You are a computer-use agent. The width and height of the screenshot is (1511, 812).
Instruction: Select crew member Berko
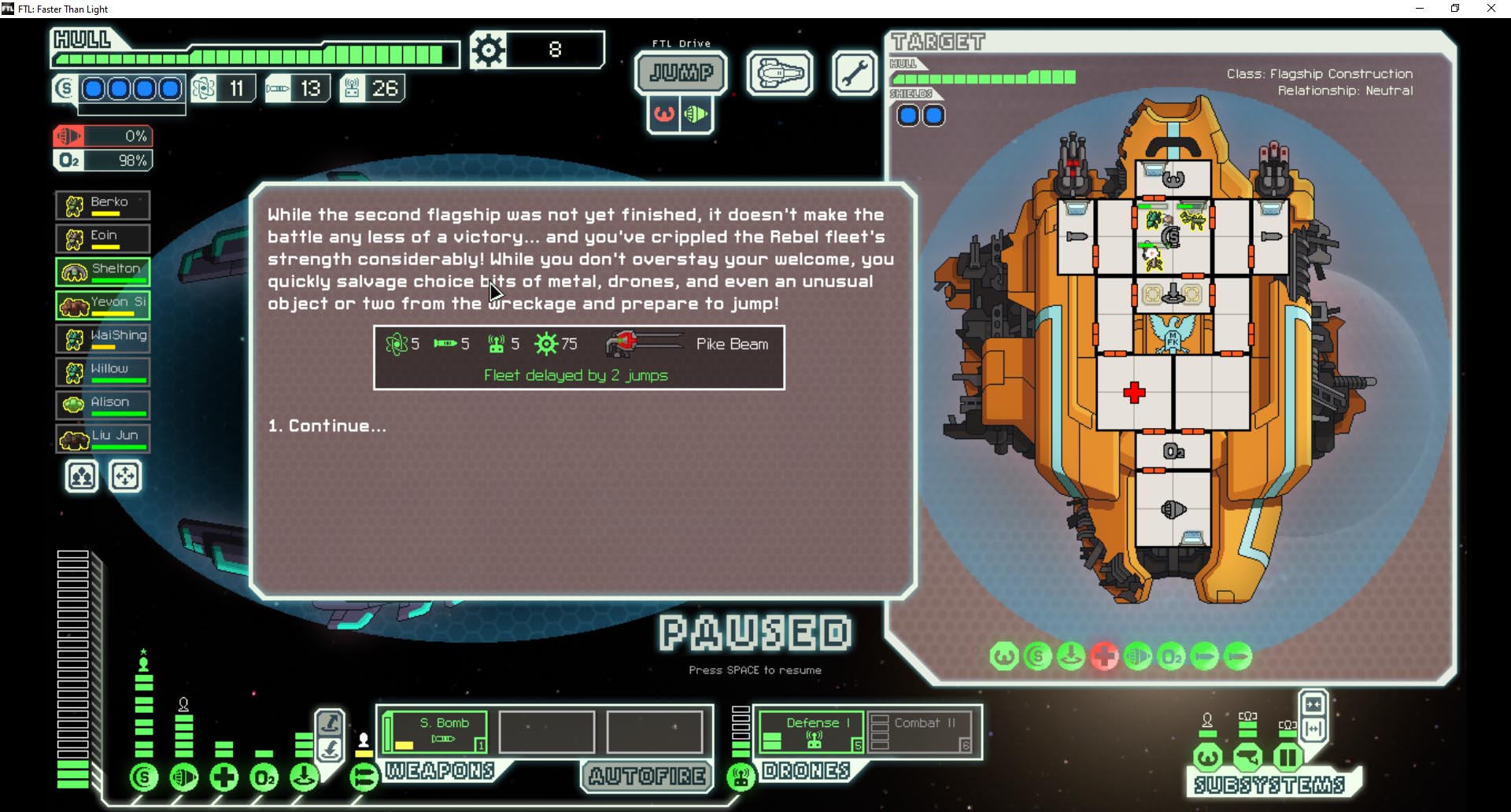click(x=103, y=205)
